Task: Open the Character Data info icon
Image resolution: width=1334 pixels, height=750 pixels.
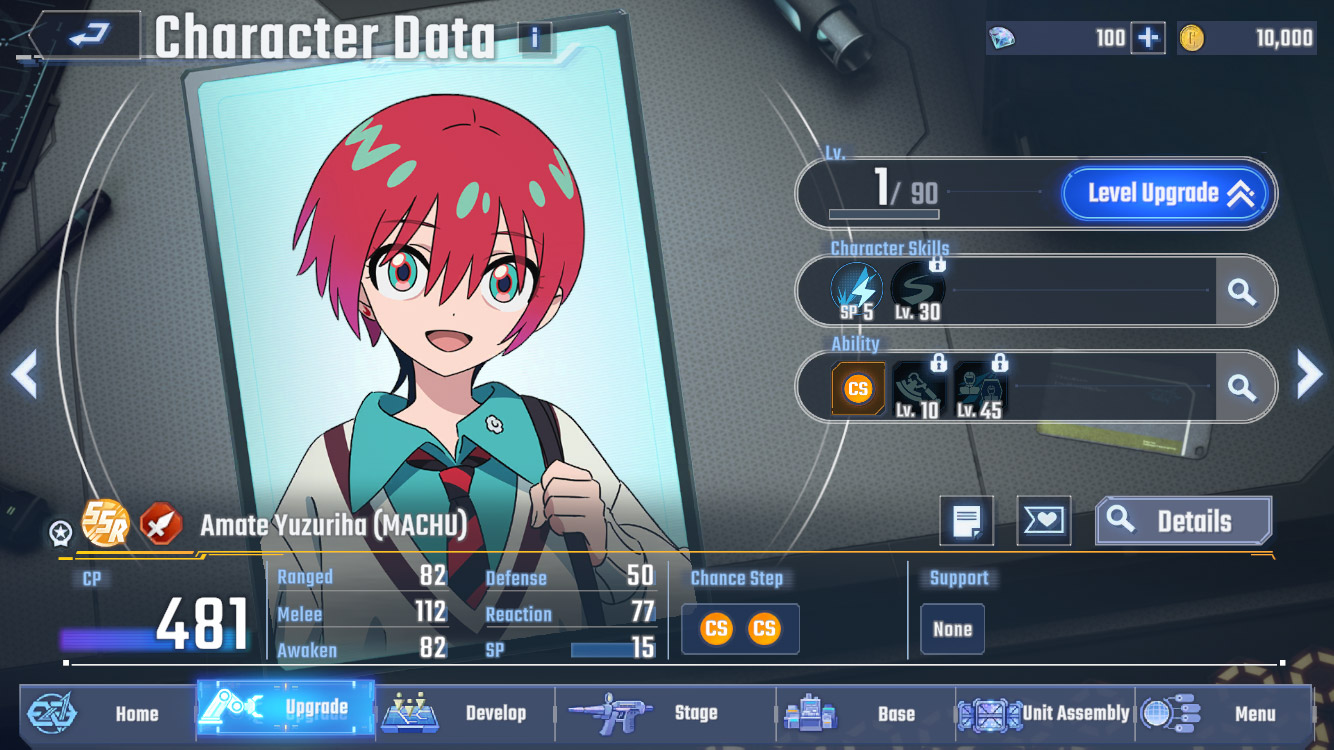Action: [535, 38]
